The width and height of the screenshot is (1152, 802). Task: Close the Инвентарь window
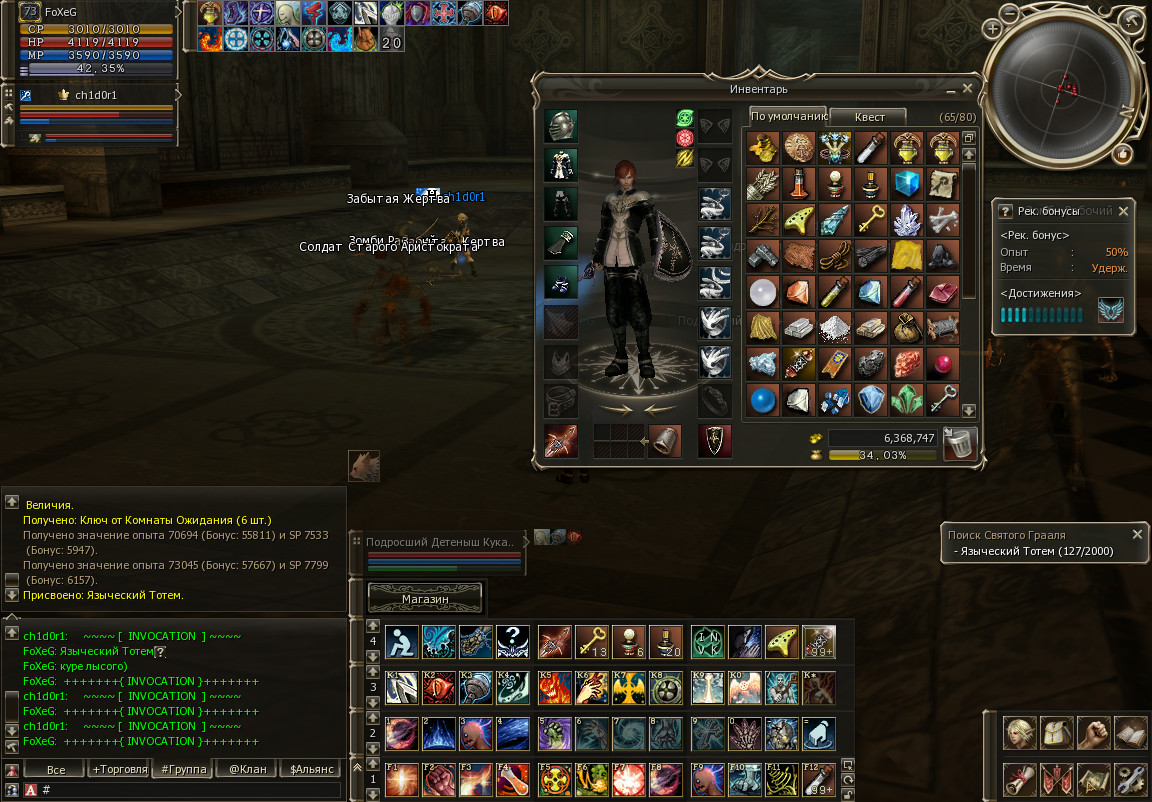pos(967,89)
